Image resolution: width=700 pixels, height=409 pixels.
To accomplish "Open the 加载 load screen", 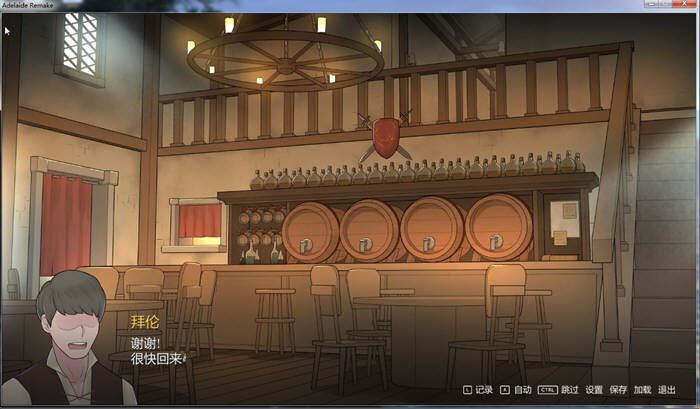I will click(642, 389).
